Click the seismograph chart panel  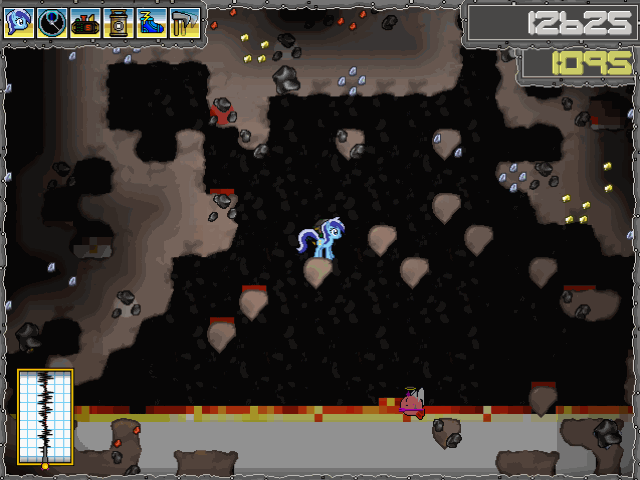coord(45,417)
